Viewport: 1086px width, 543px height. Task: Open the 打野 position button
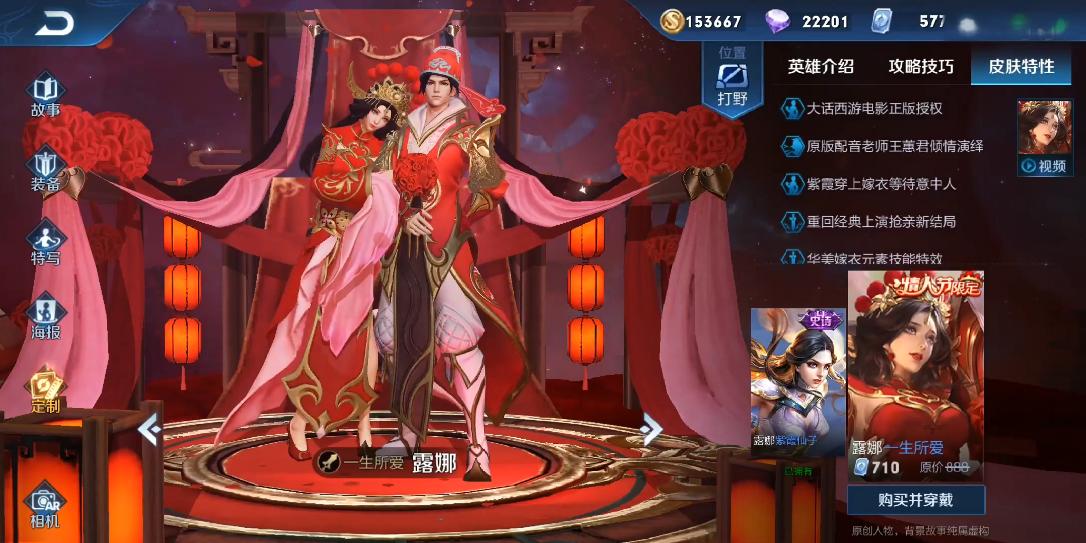click(x=732, y=79)
